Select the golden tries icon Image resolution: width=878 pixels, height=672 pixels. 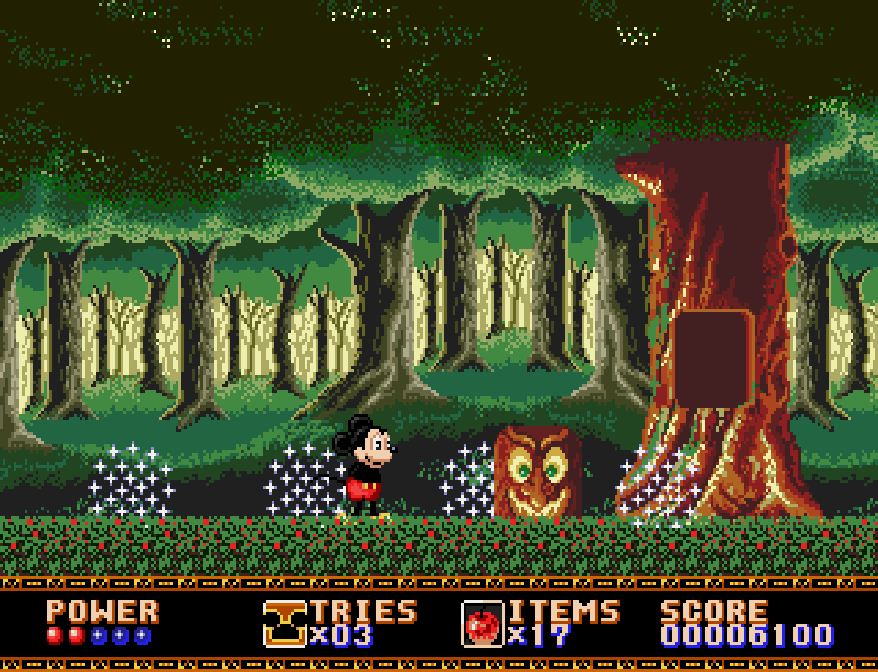(x=284, y=623)
